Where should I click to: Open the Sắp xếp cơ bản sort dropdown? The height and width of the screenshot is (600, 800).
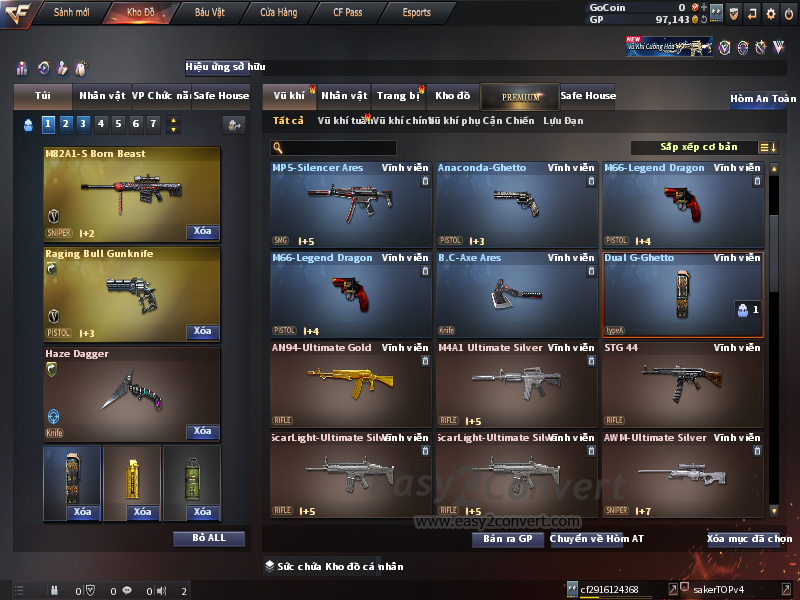click(x=698, y=148)
